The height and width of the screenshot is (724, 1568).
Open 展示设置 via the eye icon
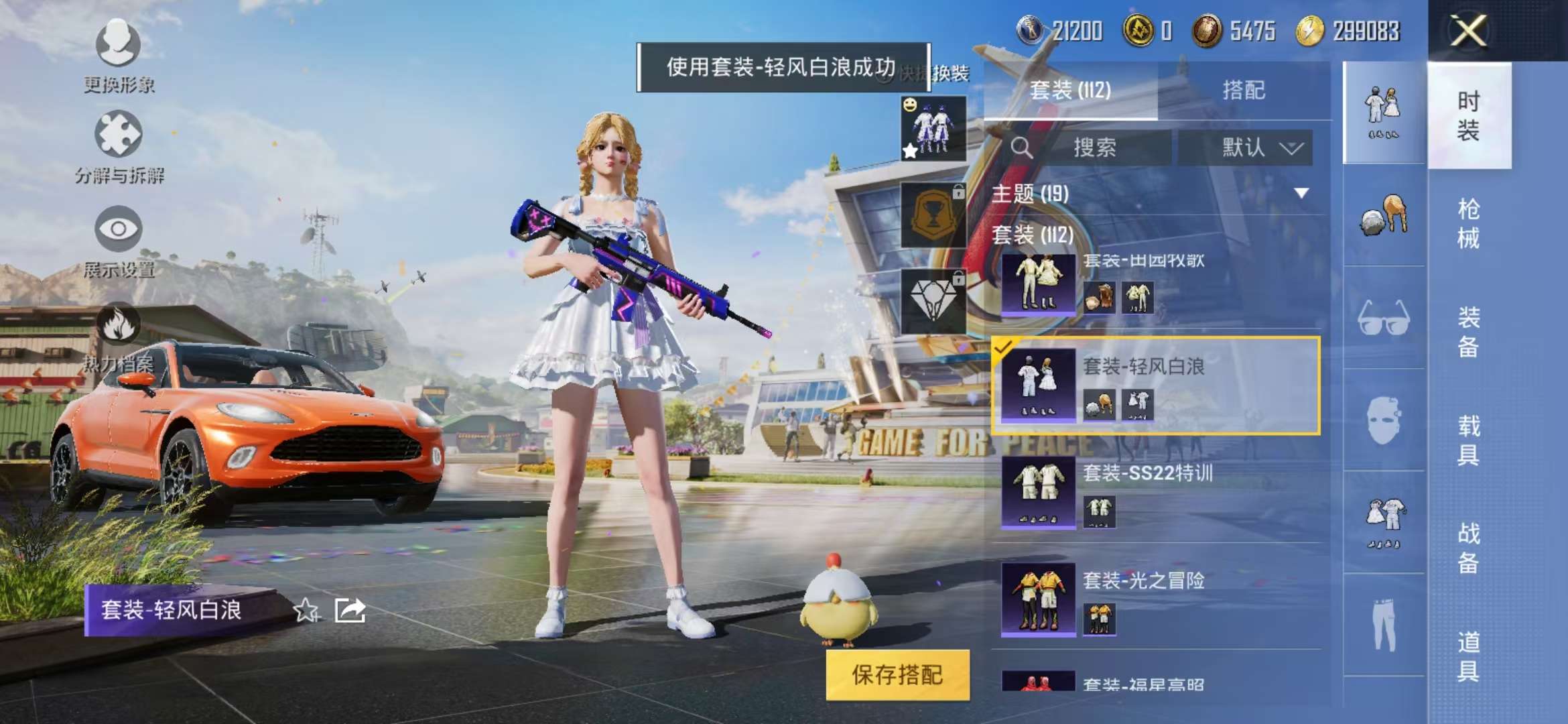(117, 228)
